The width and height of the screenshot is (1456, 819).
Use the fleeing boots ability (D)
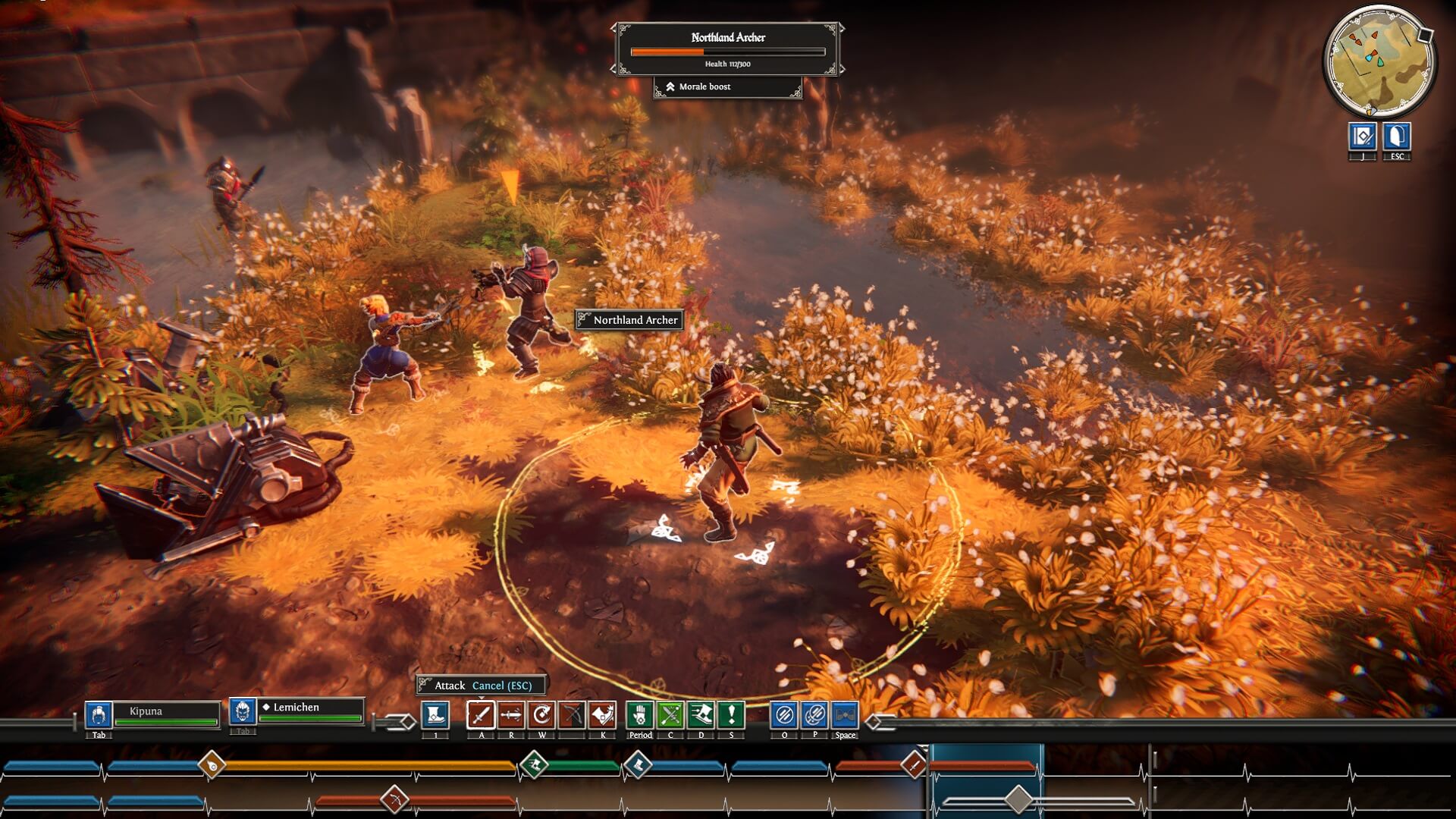(701, 716)
